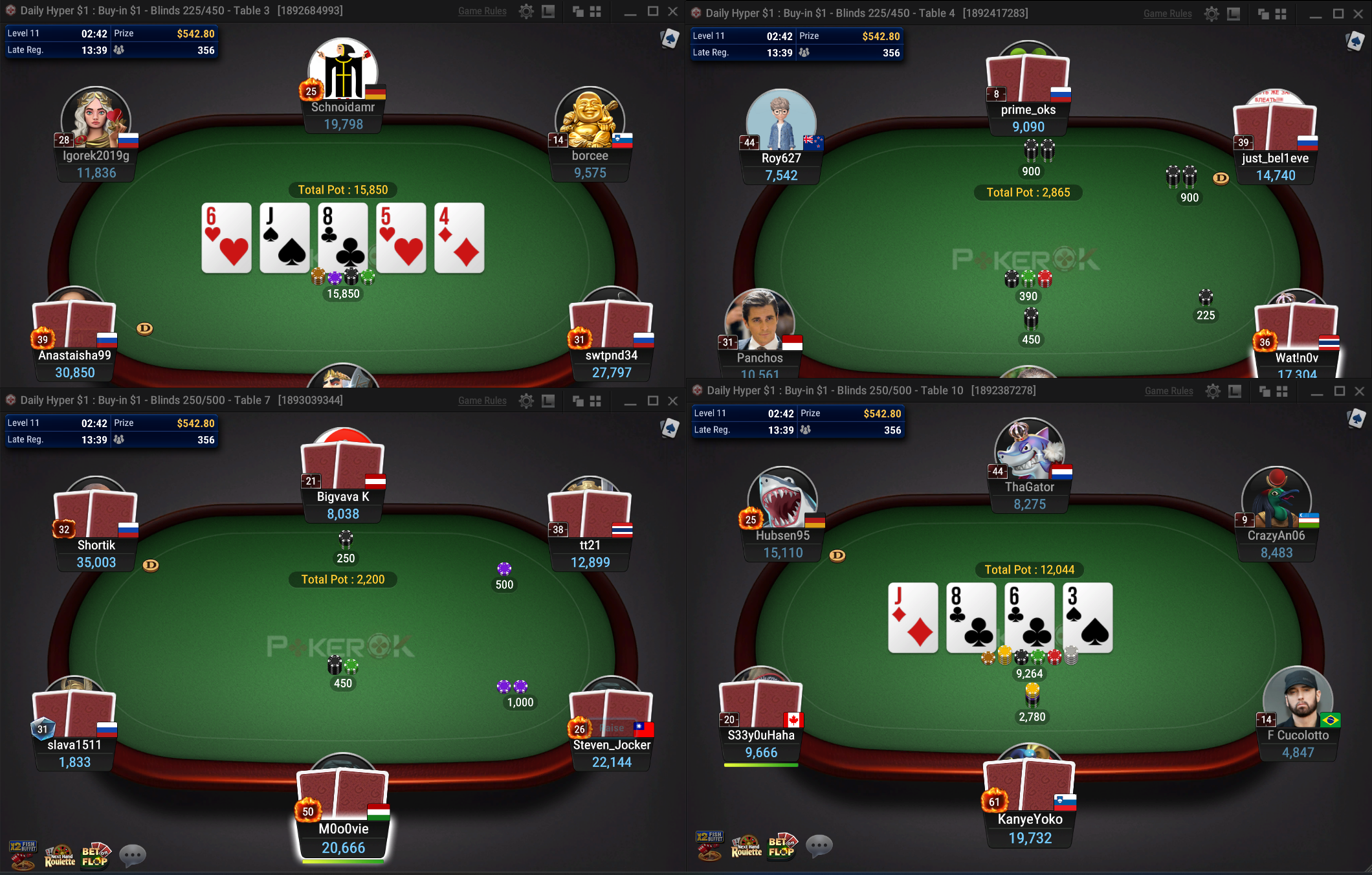Open Next Hand Roulette on Table 10

[x=746, y=845]
